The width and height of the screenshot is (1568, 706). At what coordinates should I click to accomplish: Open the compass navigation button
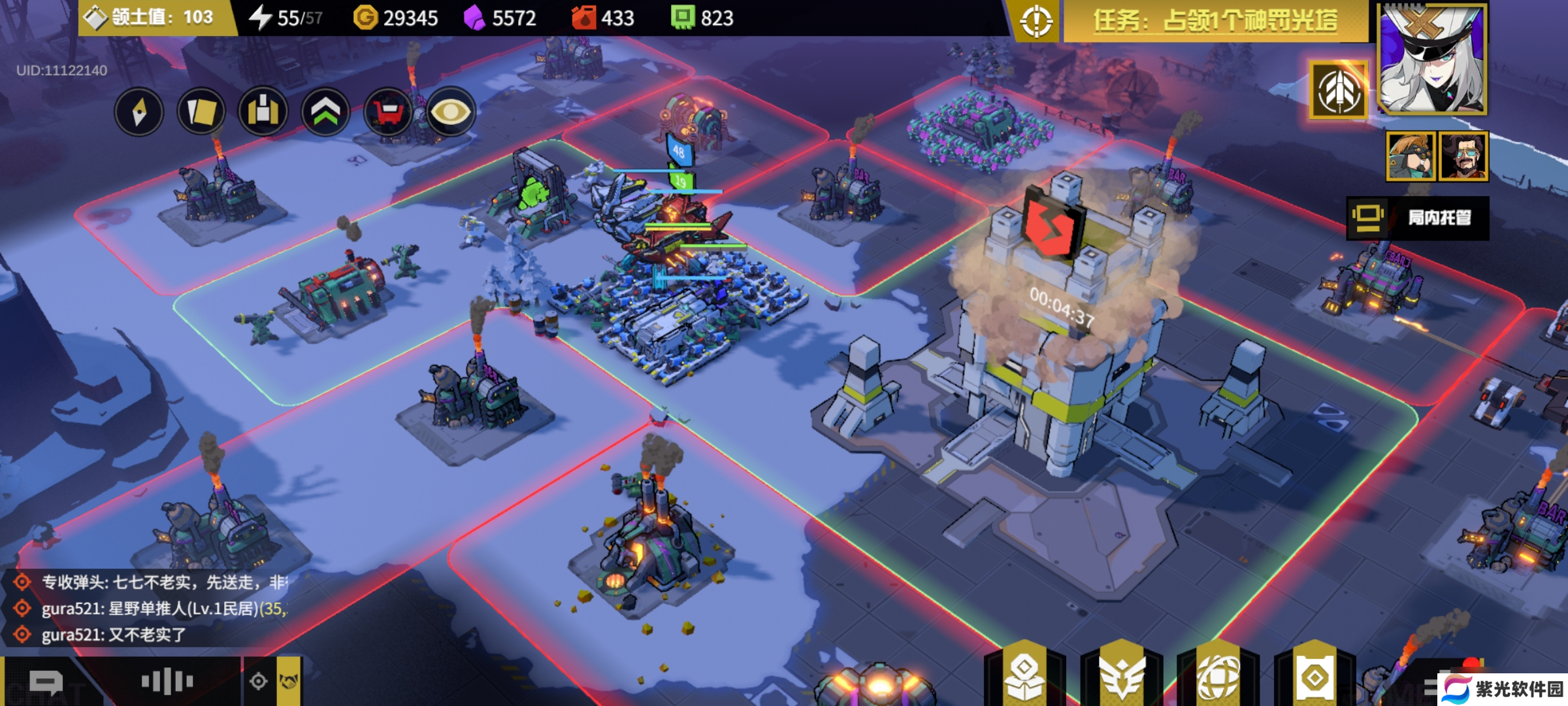tap(139, 112)
